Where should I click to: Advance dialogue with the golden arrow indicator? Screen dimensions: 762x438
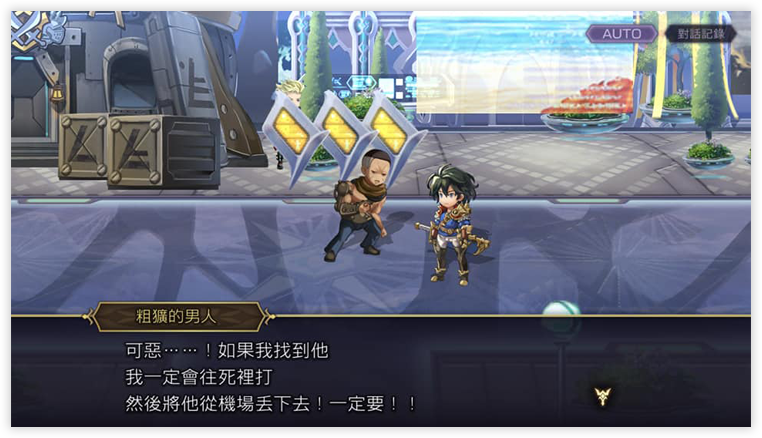click(x=602, y=396)
